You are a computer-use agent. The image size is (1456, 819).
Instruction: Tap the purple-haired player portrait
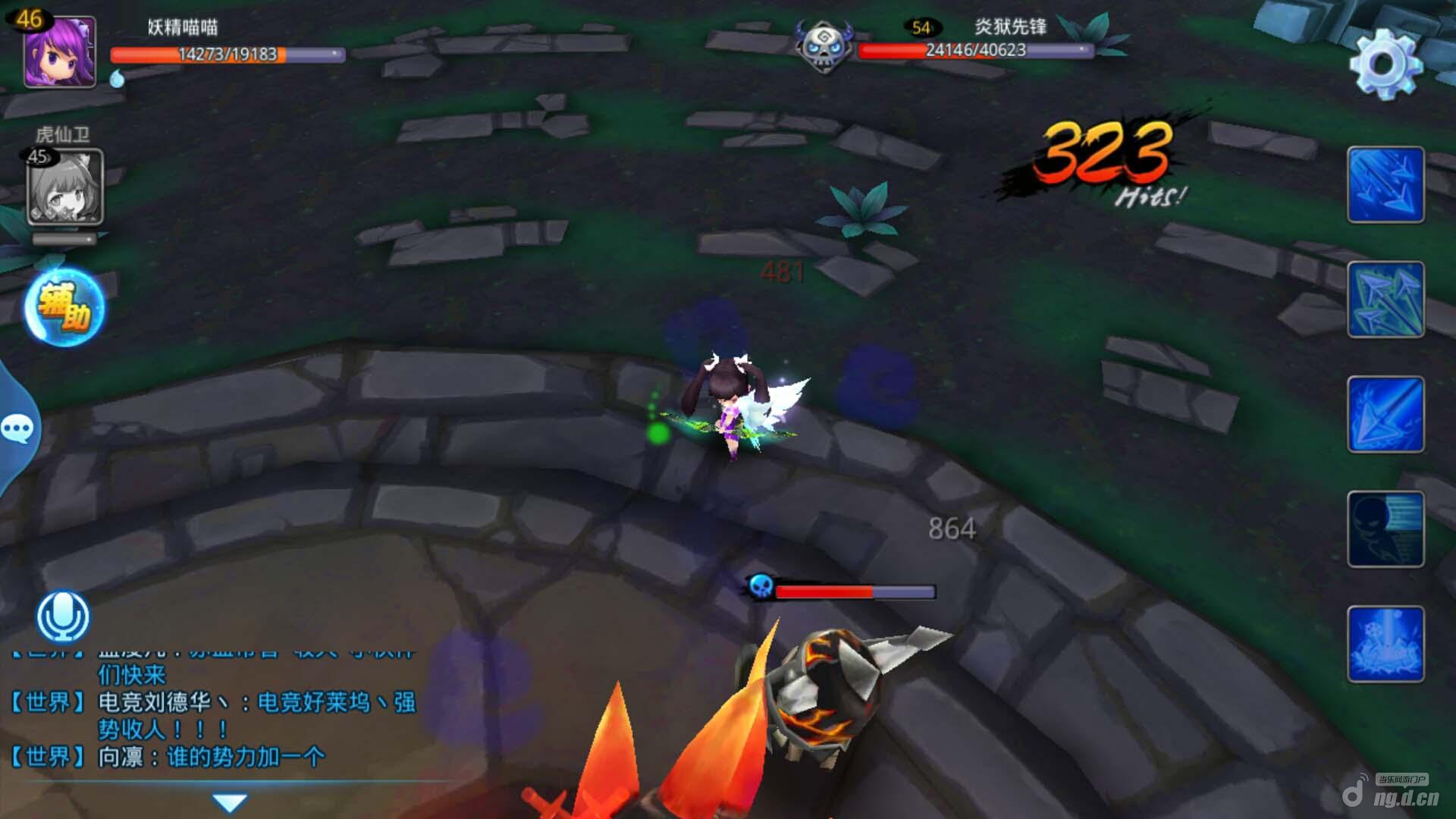click(60, 52)
